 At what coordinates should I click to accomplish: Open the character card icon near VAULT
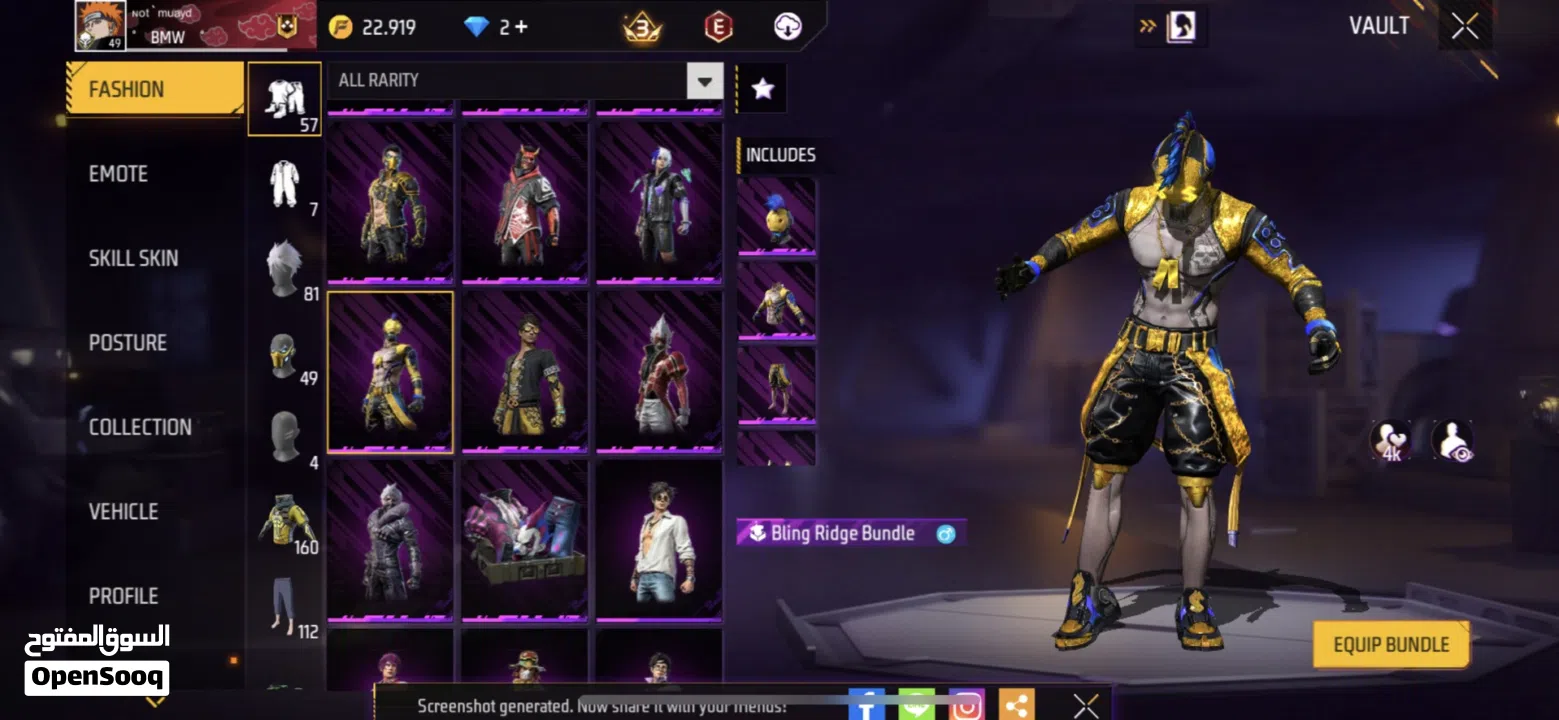click(x=1180, y=26)
